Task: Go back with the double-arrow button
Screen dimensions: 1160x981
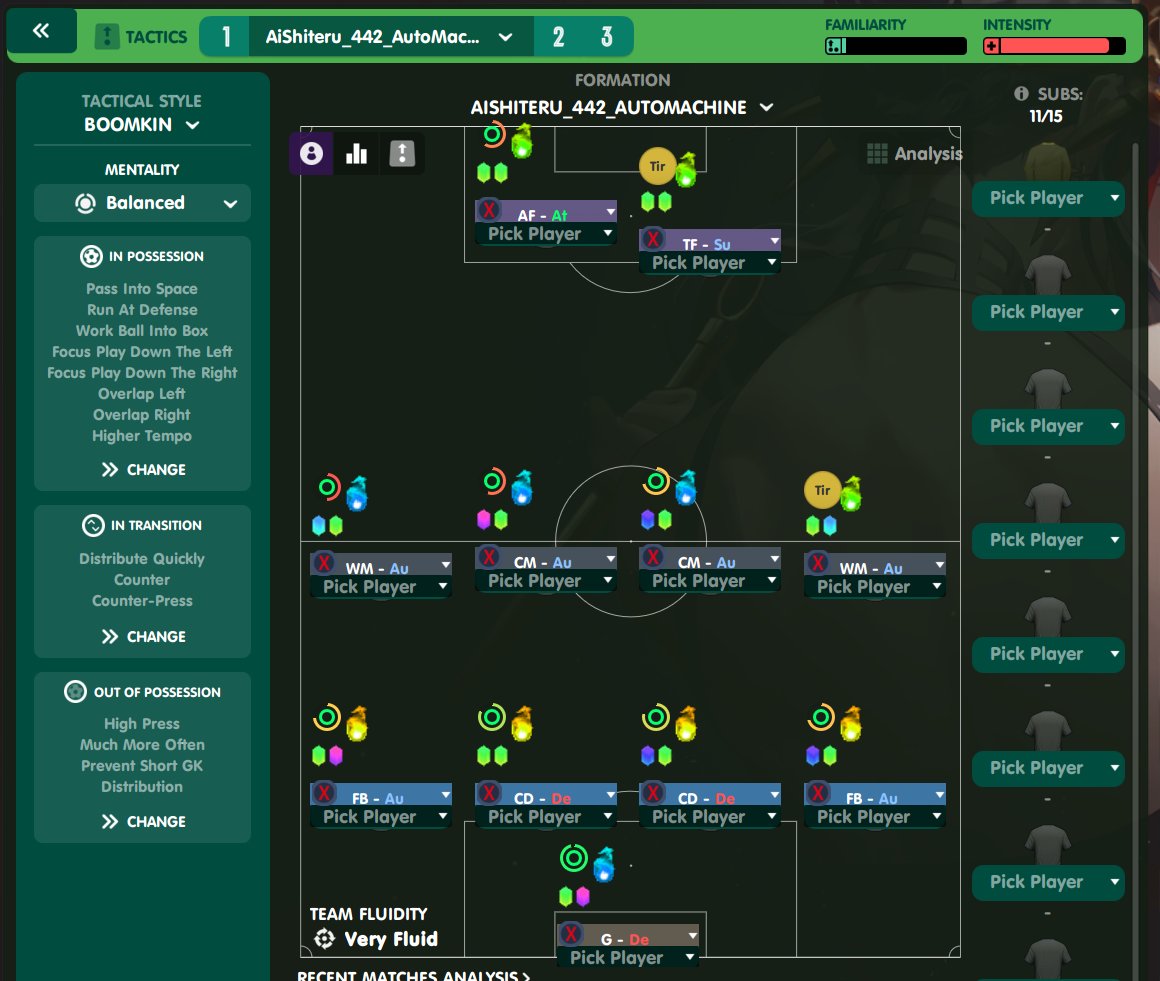Action: [x=41, y=32]
